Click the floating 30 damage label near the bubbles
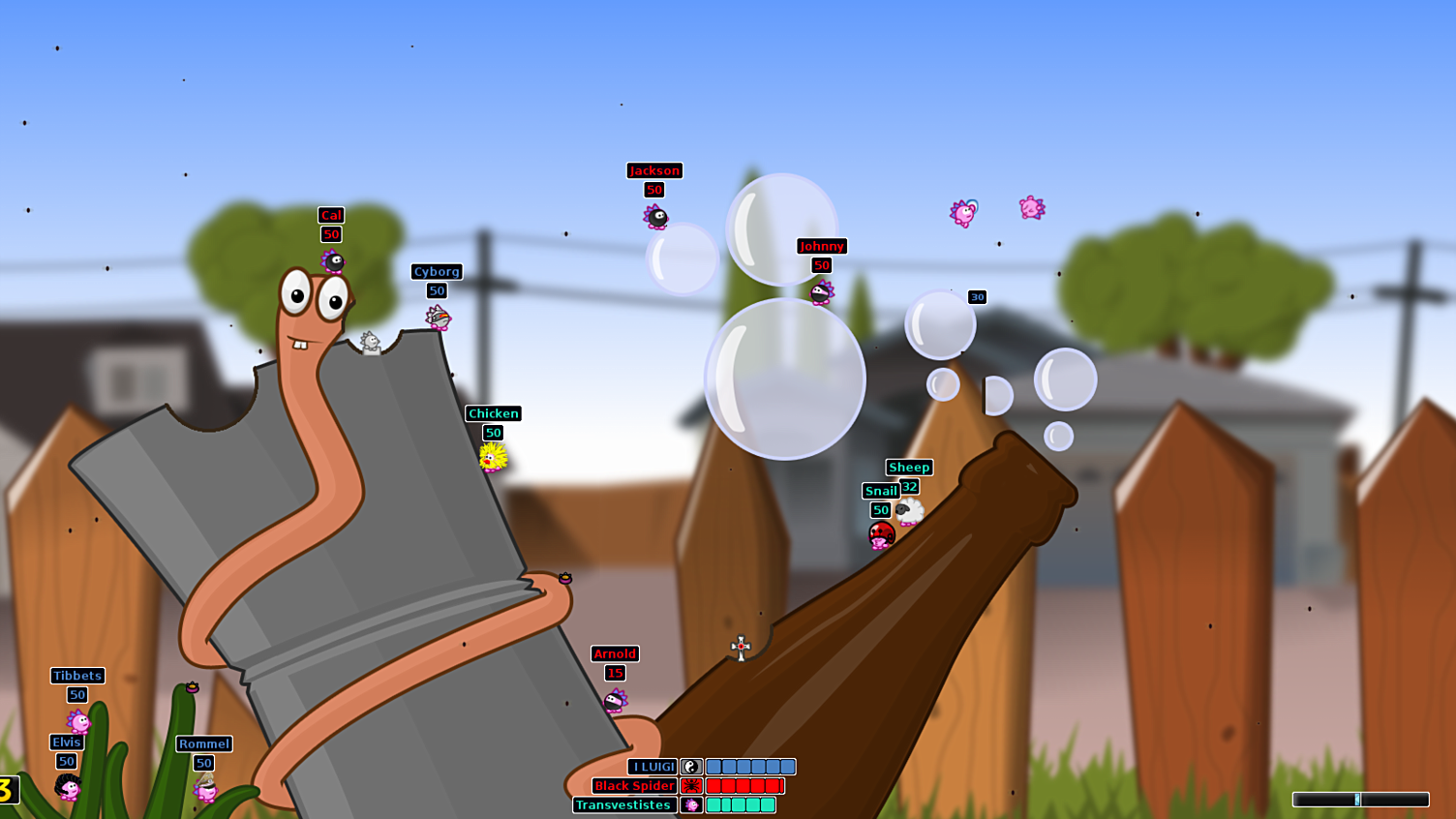The height and width of the screenshot is (819, 1456). point(977,297)
